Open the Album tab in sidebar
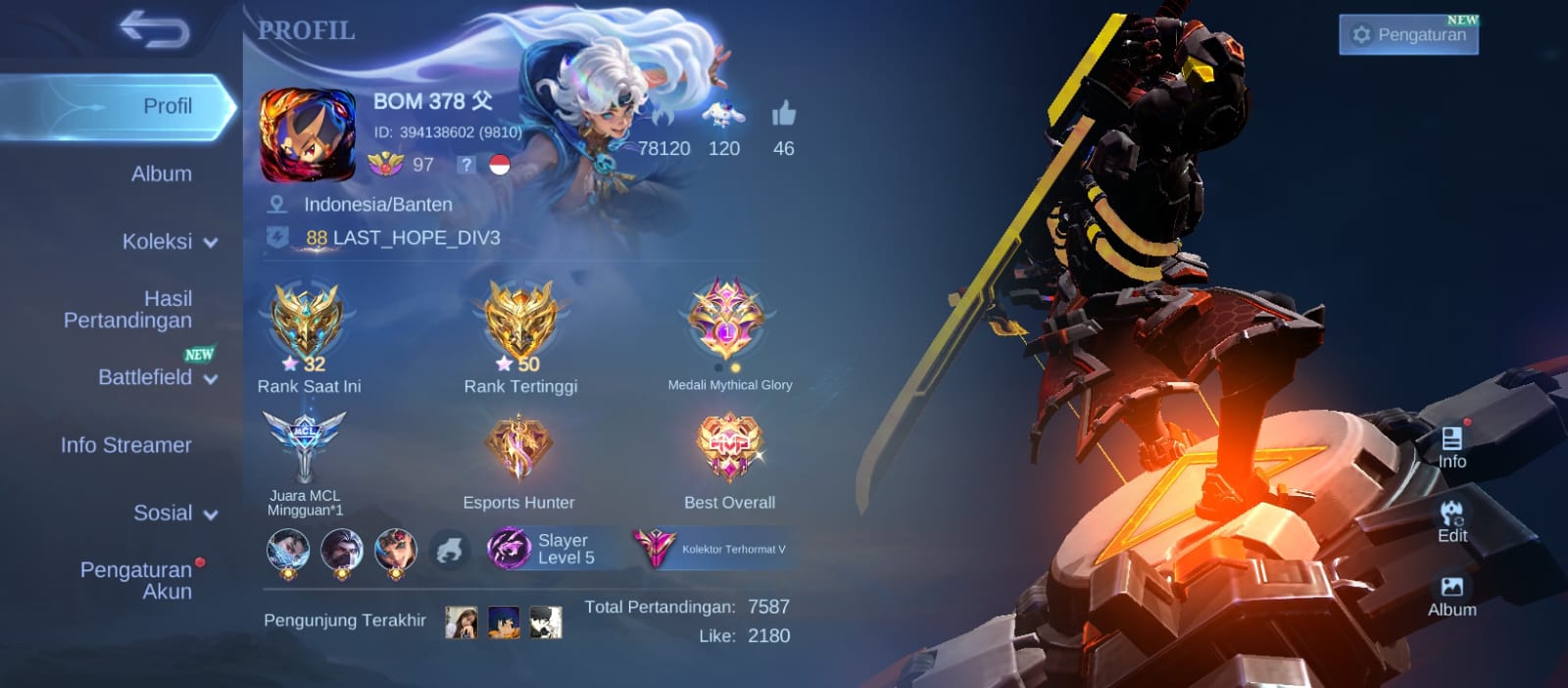Screen dimensions: 1568x688 [162, 174]
